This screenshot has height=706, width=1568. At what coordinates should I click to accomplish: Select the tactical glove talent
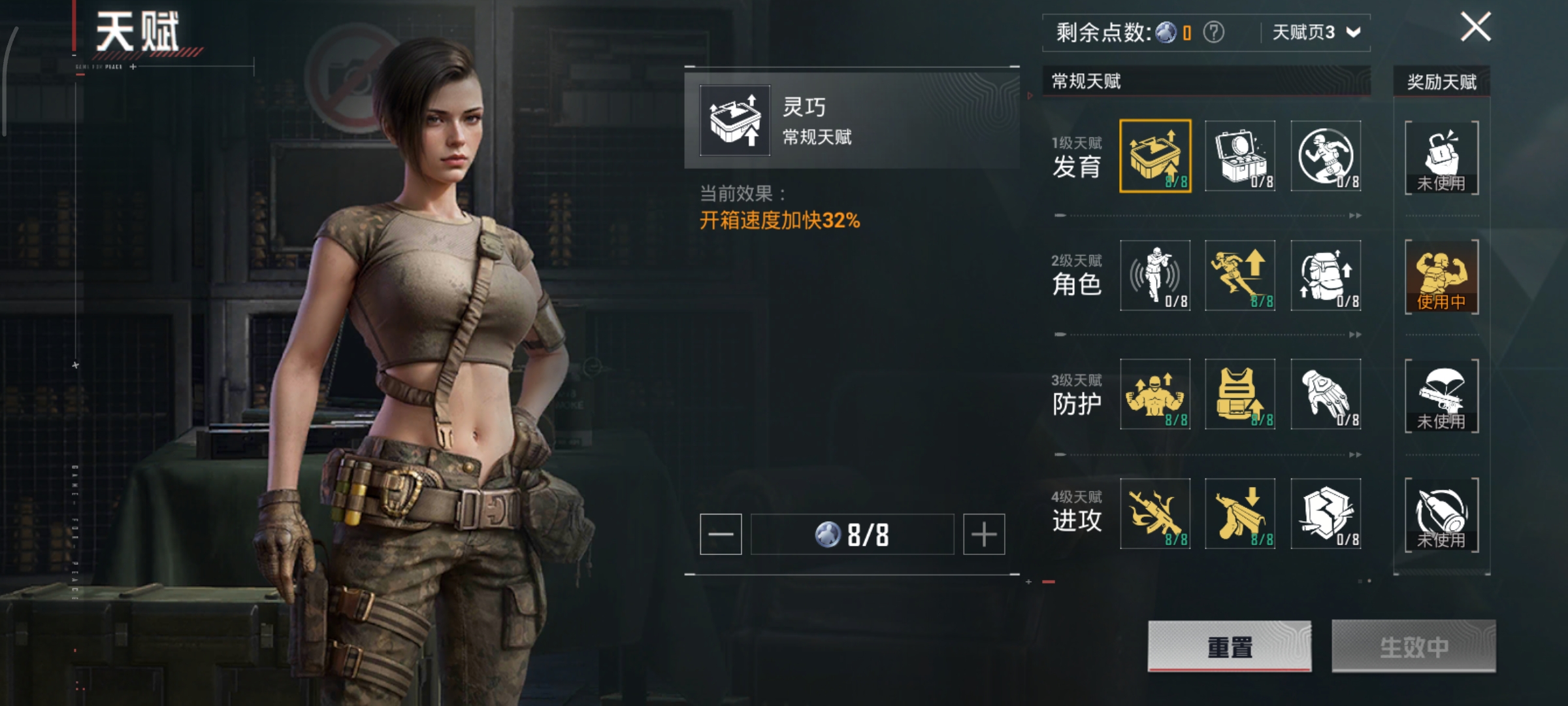click(1326, 394)
